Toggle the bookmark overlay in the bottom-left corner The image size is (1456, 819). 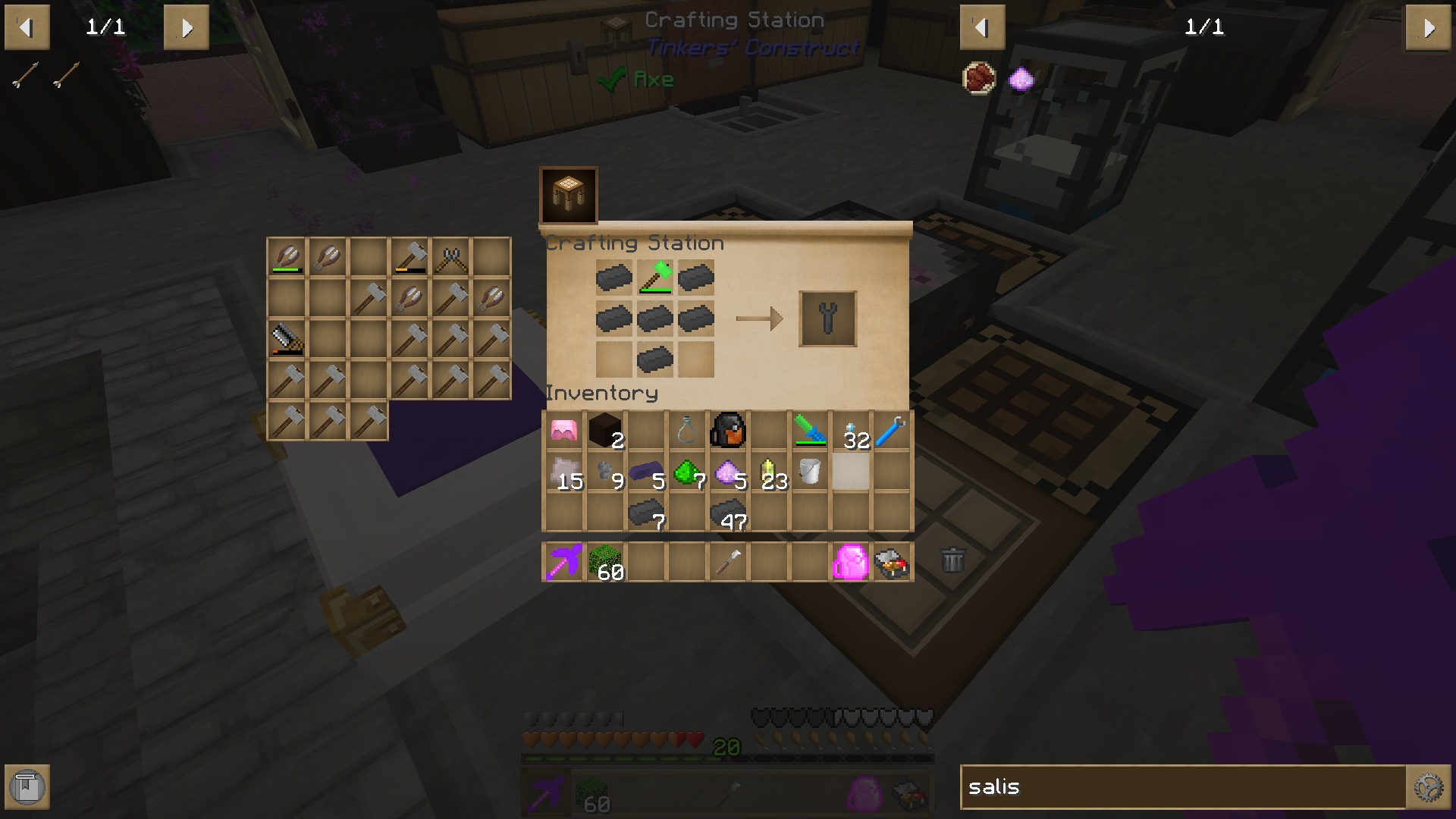[x=27, y=787]
